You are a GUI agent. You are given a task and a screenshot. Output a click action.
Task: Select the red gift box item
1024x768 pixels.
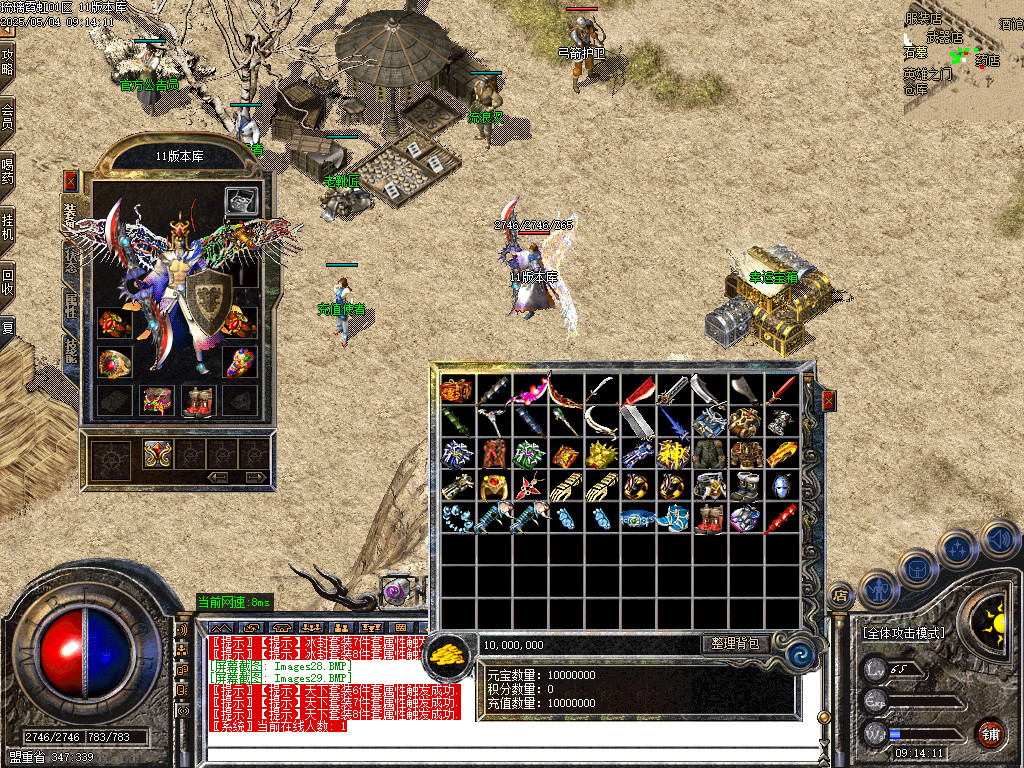457,389
